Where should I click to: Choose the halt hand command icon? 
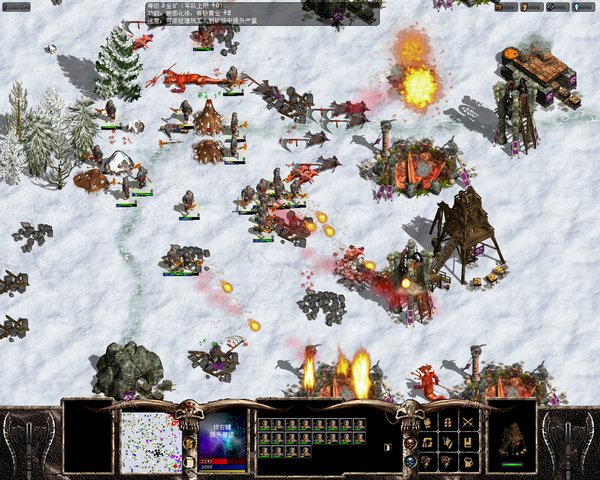[427, 423]
